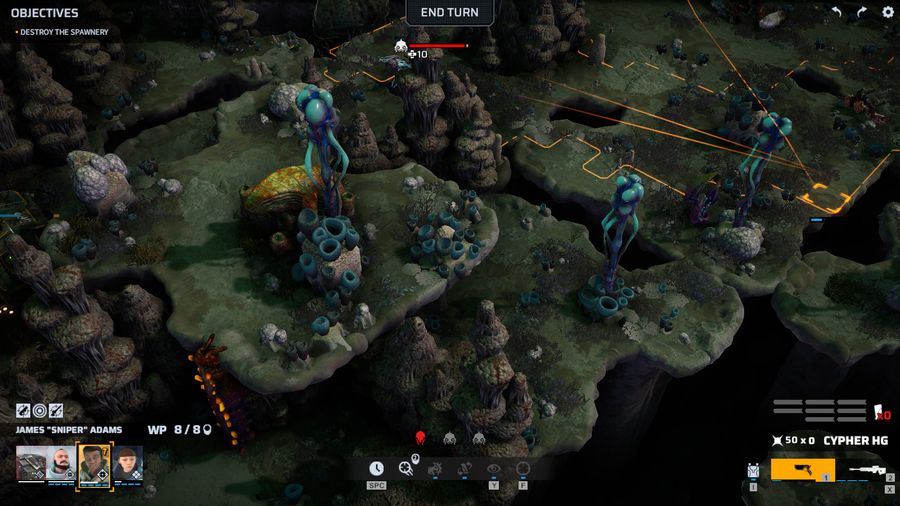Select the highlighted James Adams portrait

94,464
